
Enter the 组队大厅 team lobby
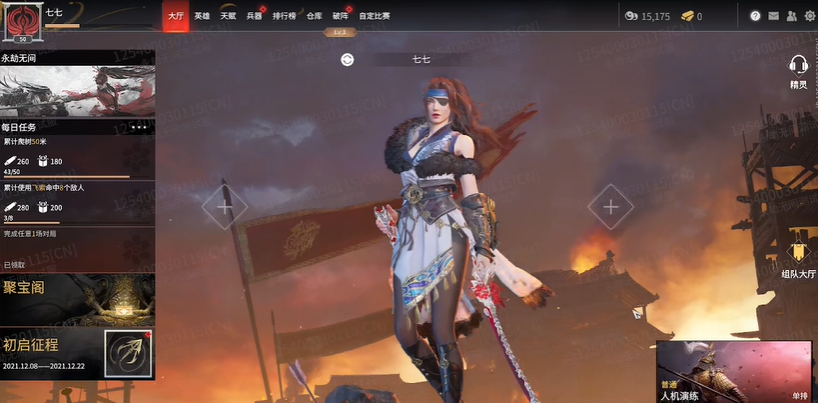pyautogui.click(x=798, y=258)
